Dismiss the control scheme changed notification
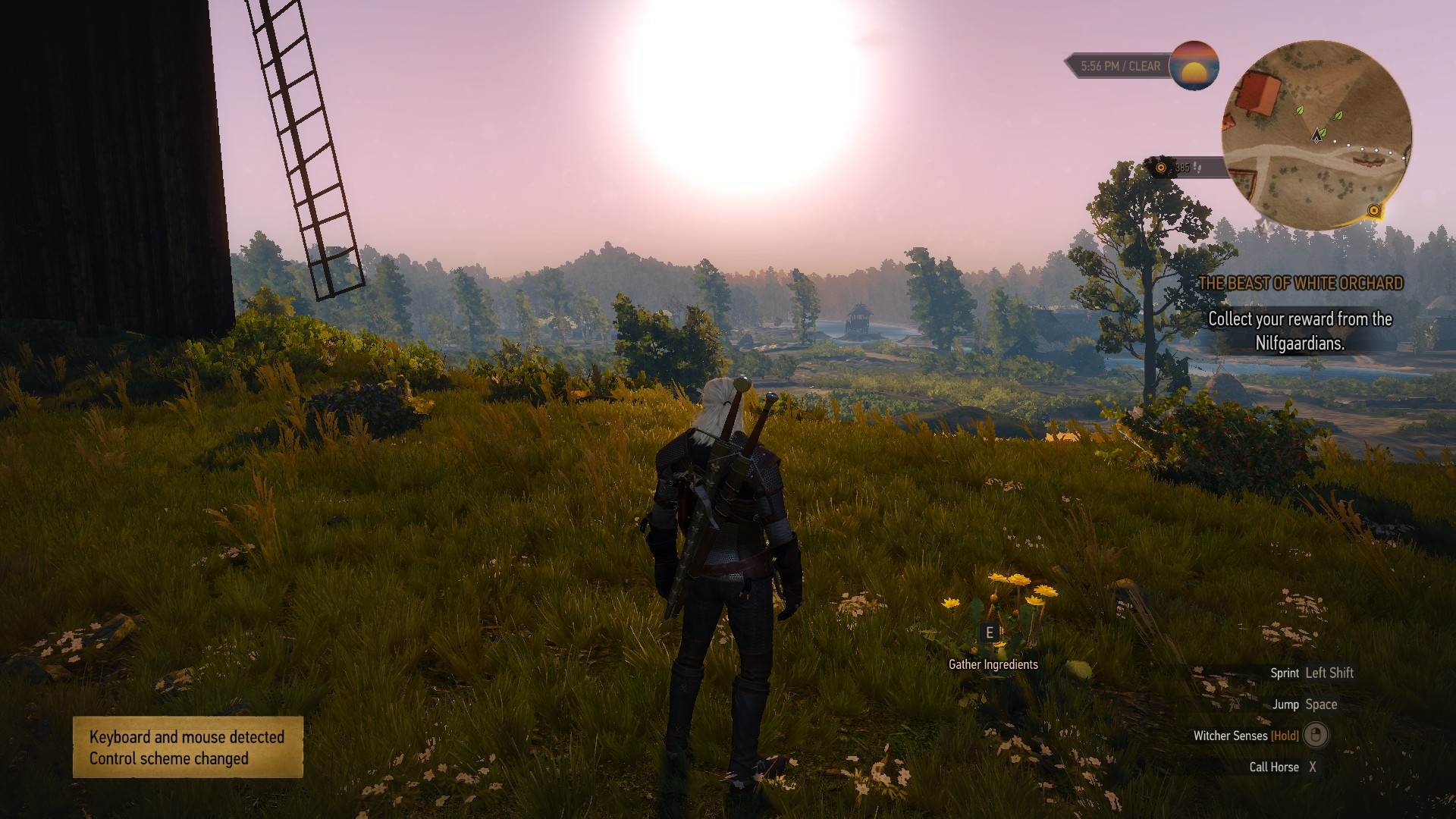Image resolution: width=1456 pixels, height=819 pixels. (187, 747)
